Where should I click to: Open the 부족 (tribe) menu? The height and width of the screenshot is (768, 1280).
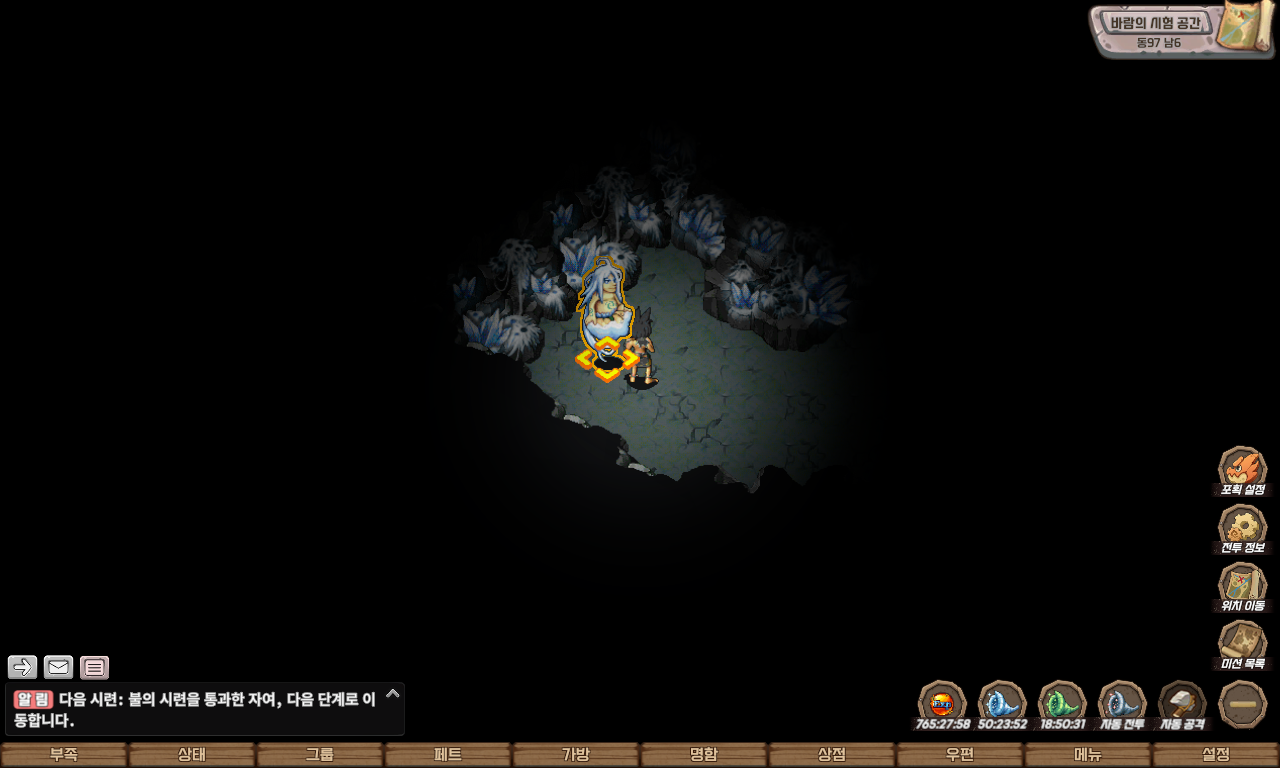tap(64, 755)
